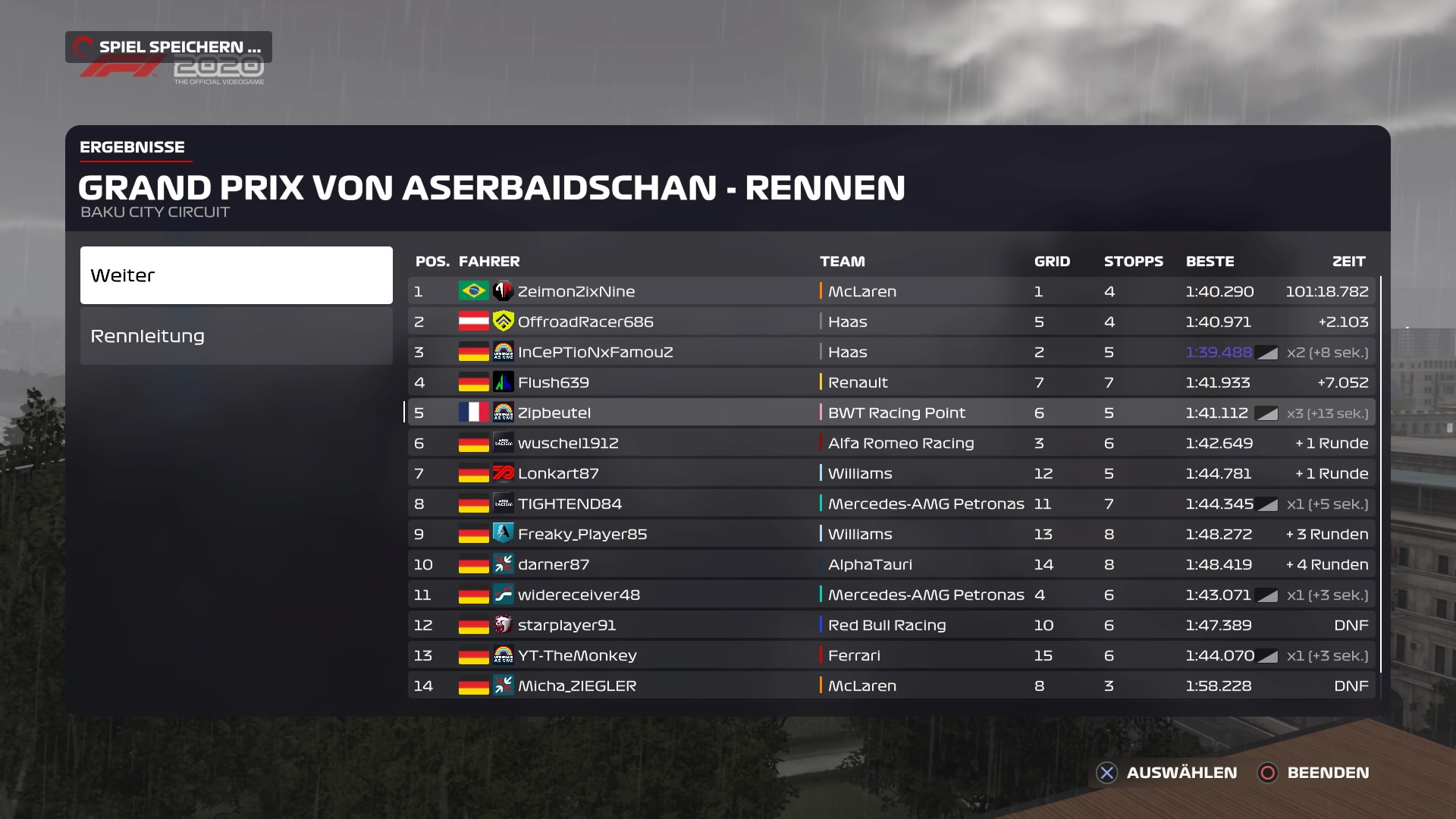1456x819 pixels.
Task: Pick the wuschel1912 Alfa Romeo row
Action: (x=891, y=443)
